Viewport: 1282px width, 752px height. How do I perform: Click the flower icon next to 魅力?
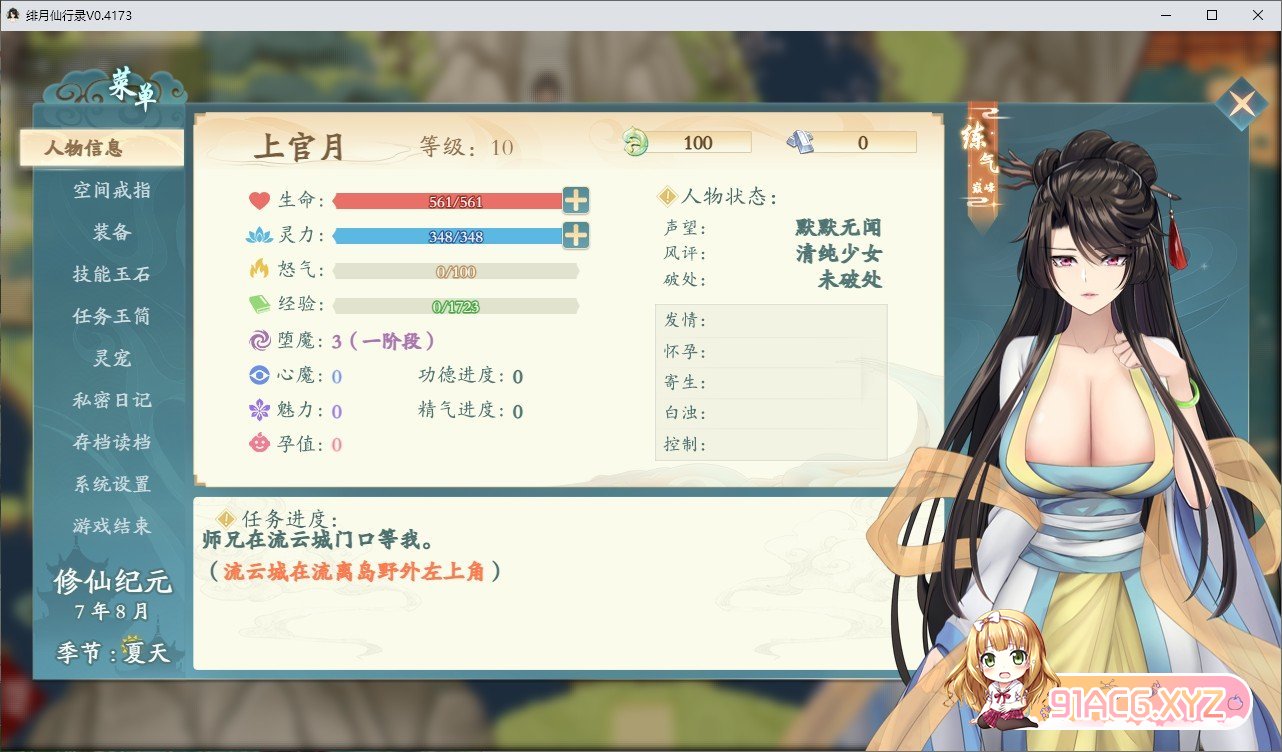click(258, 411)
